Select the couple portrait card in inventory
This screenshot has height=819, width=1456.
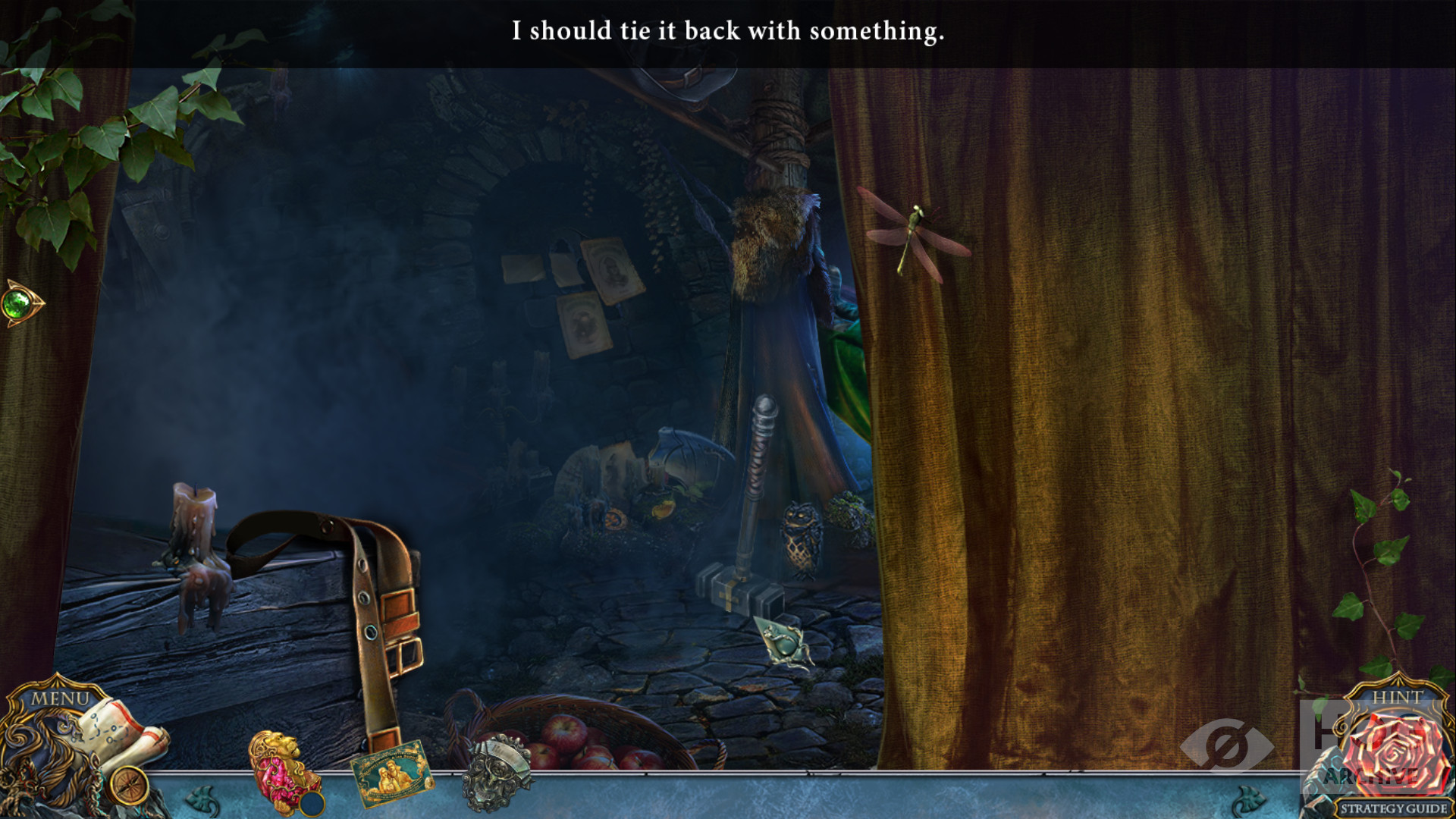[x=391, y=773]
